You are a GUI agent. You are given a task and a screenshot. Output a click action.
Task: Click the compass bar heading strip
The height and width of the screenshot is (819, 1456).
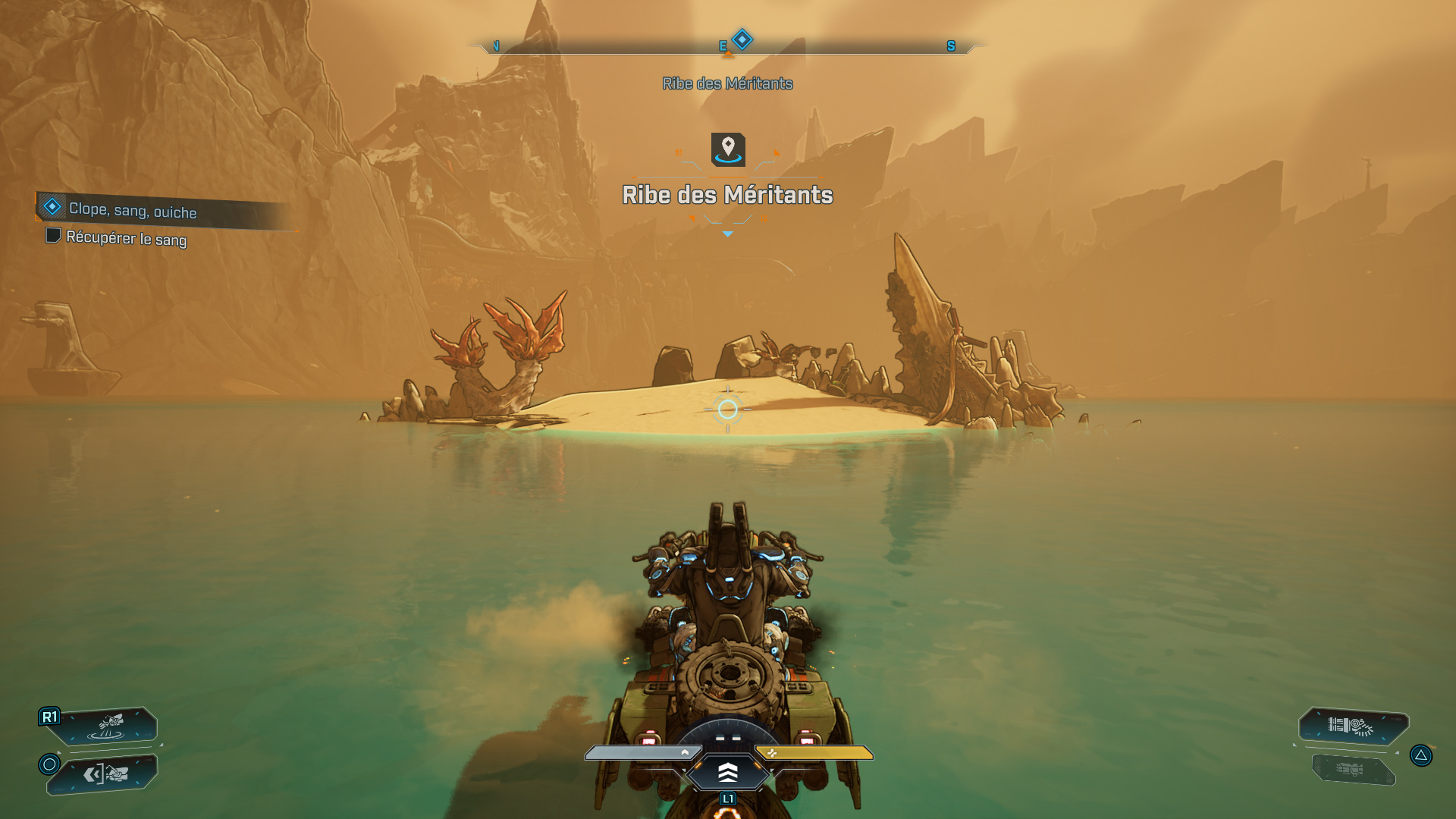click(x=834, y=47)
